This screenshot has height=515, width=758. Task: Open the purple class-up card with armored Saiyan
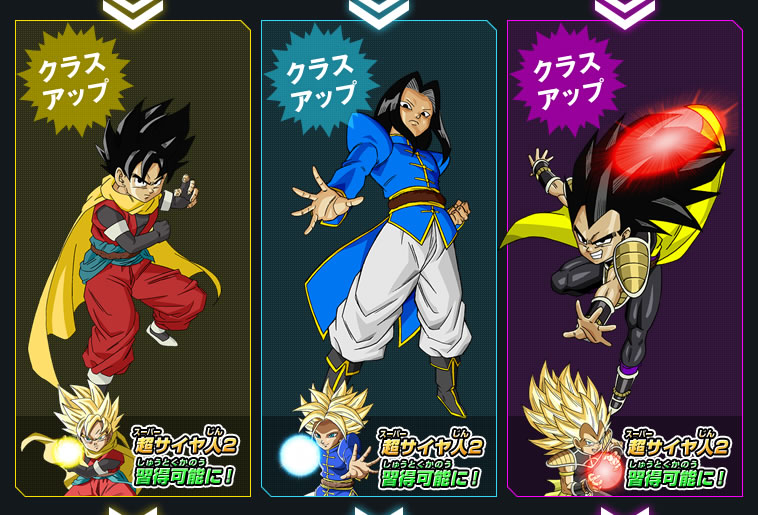[625, 258]
